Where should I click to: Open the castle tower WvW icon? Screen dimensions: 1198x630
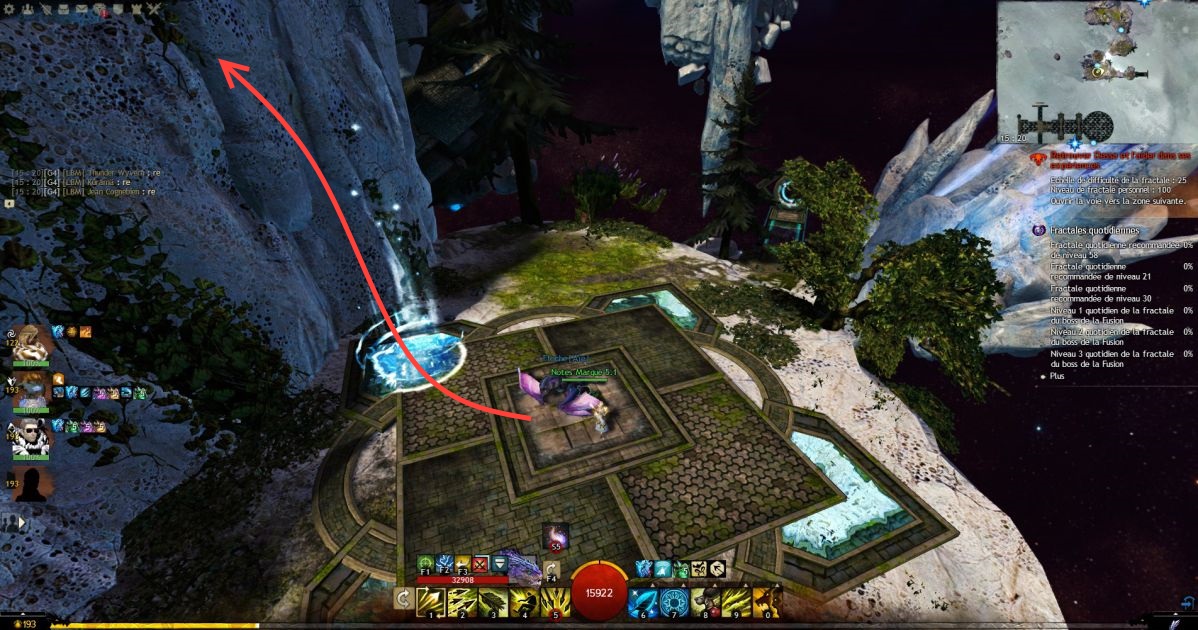(x=137, y=9)
